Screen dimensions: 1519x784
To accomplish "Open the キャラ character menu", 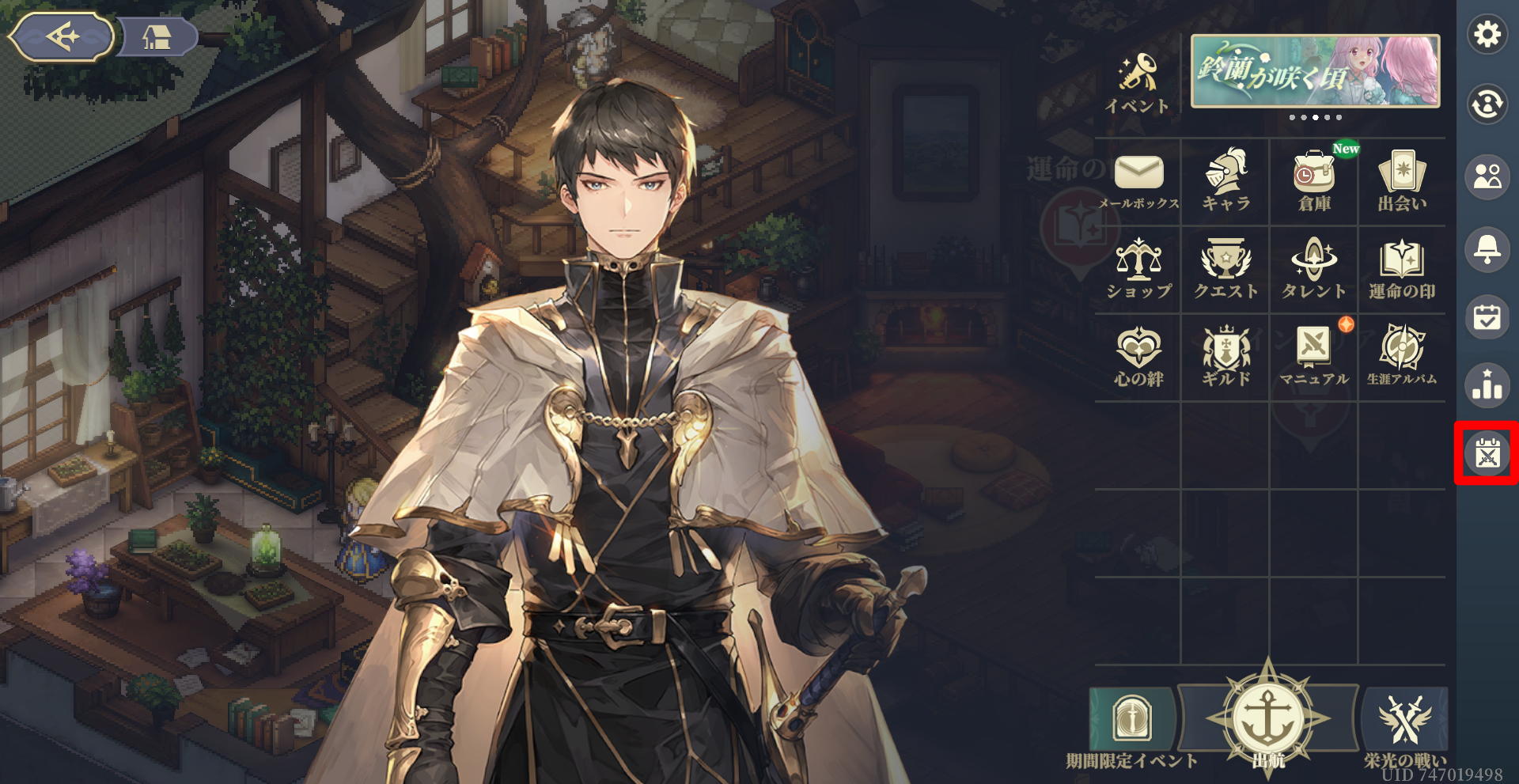I will (x=1226, y=181).
